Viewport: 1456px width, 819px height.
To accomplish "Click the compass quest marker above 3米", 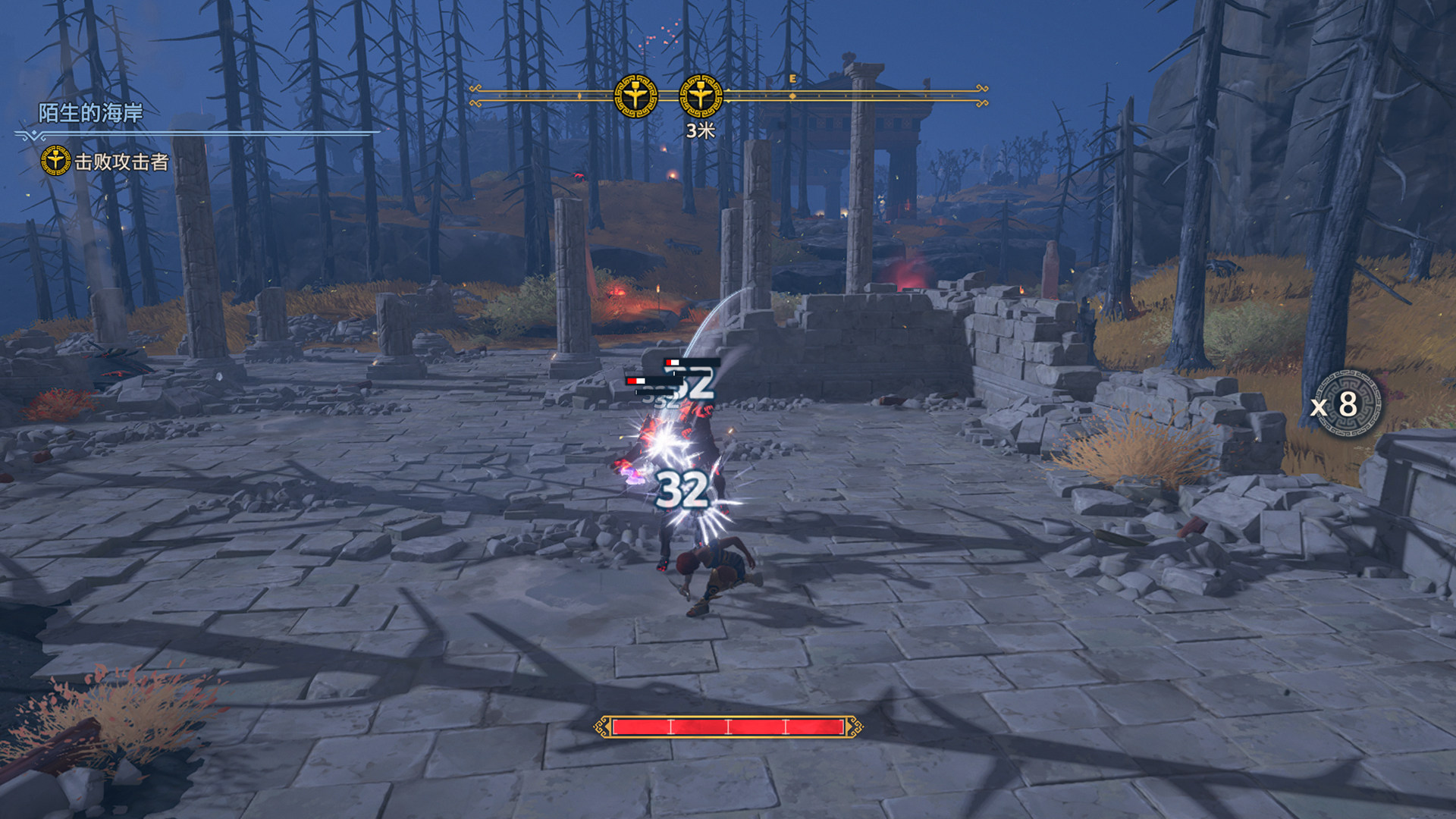I will click(x=700, y=96).
